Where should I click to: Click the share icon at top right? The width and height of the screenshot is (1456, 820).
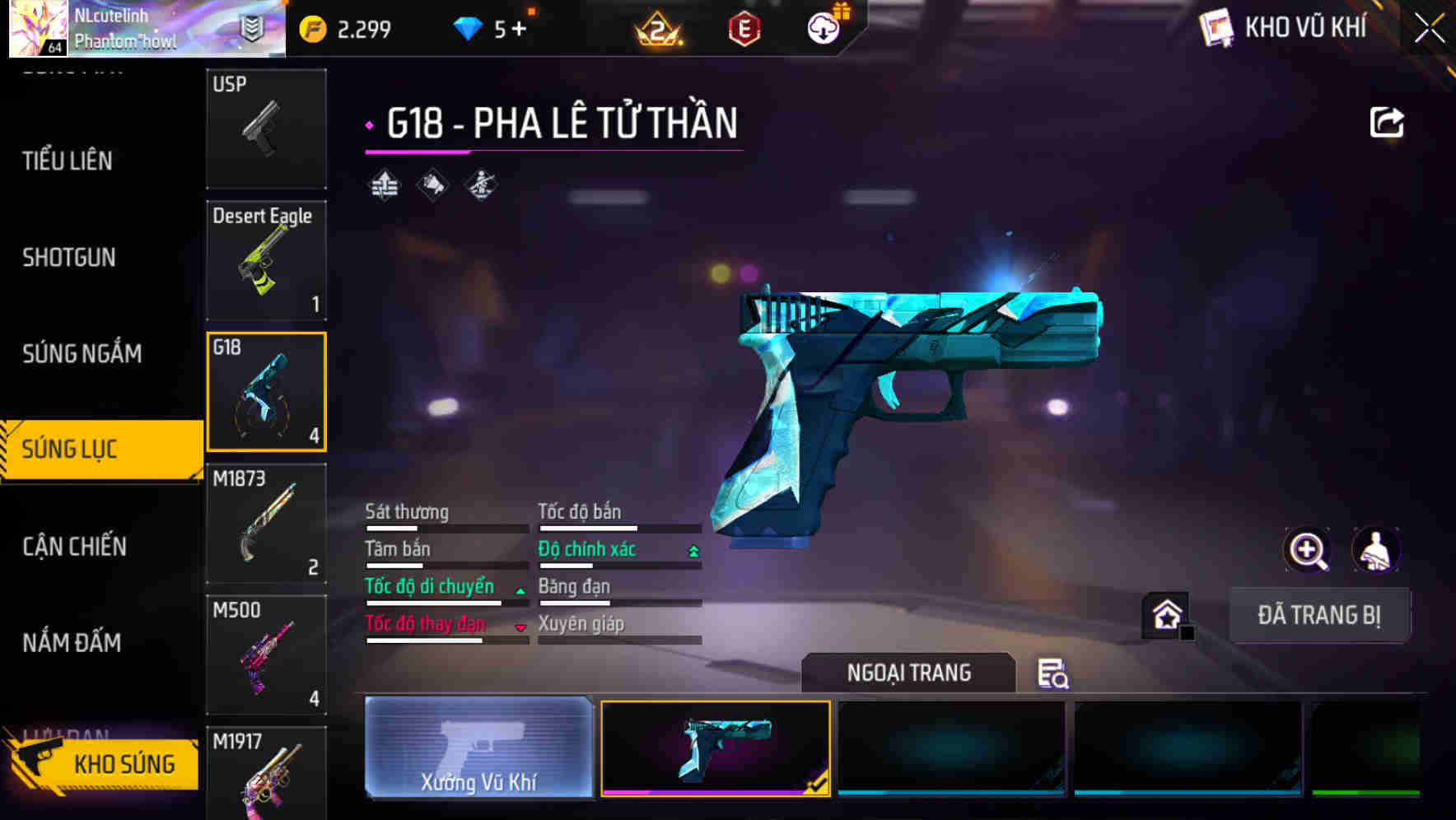pos(1388,121)
